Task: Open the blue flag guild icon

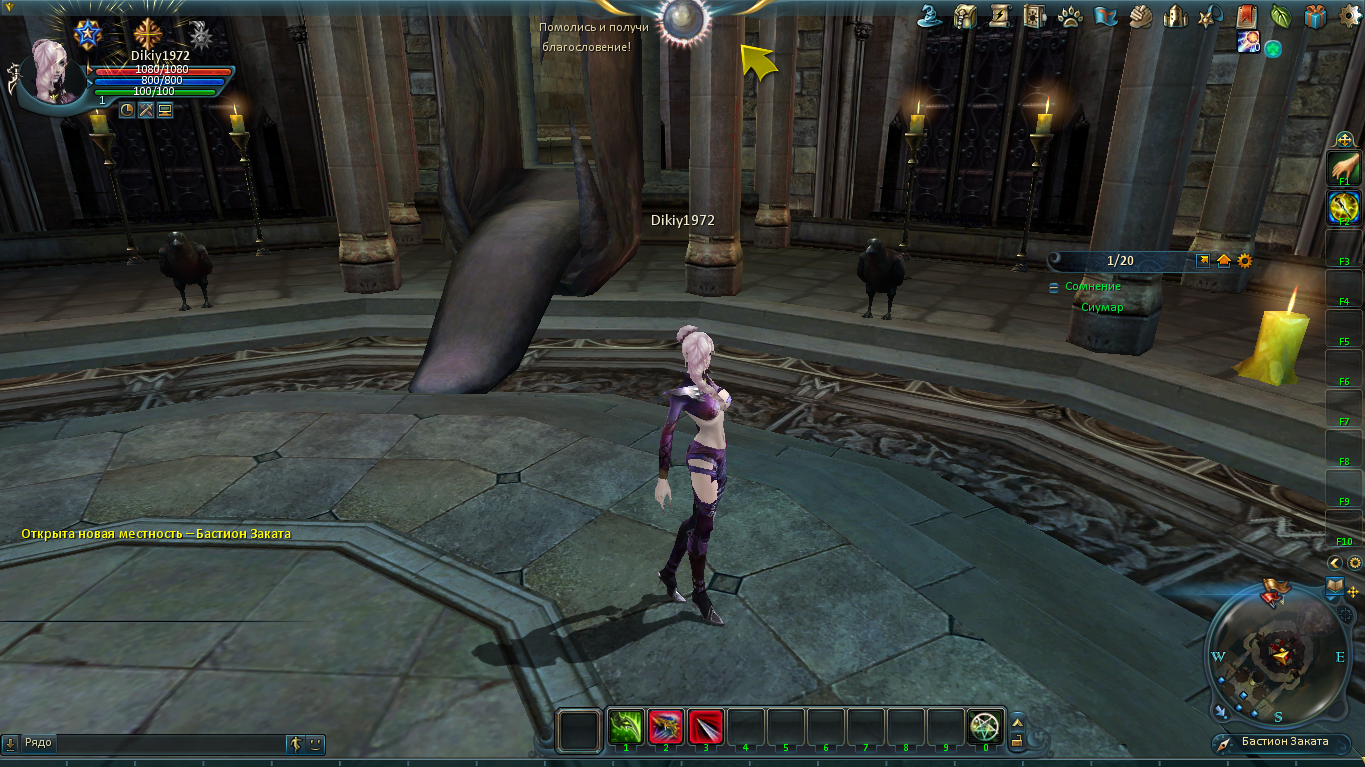Action: pos(1105,16)
